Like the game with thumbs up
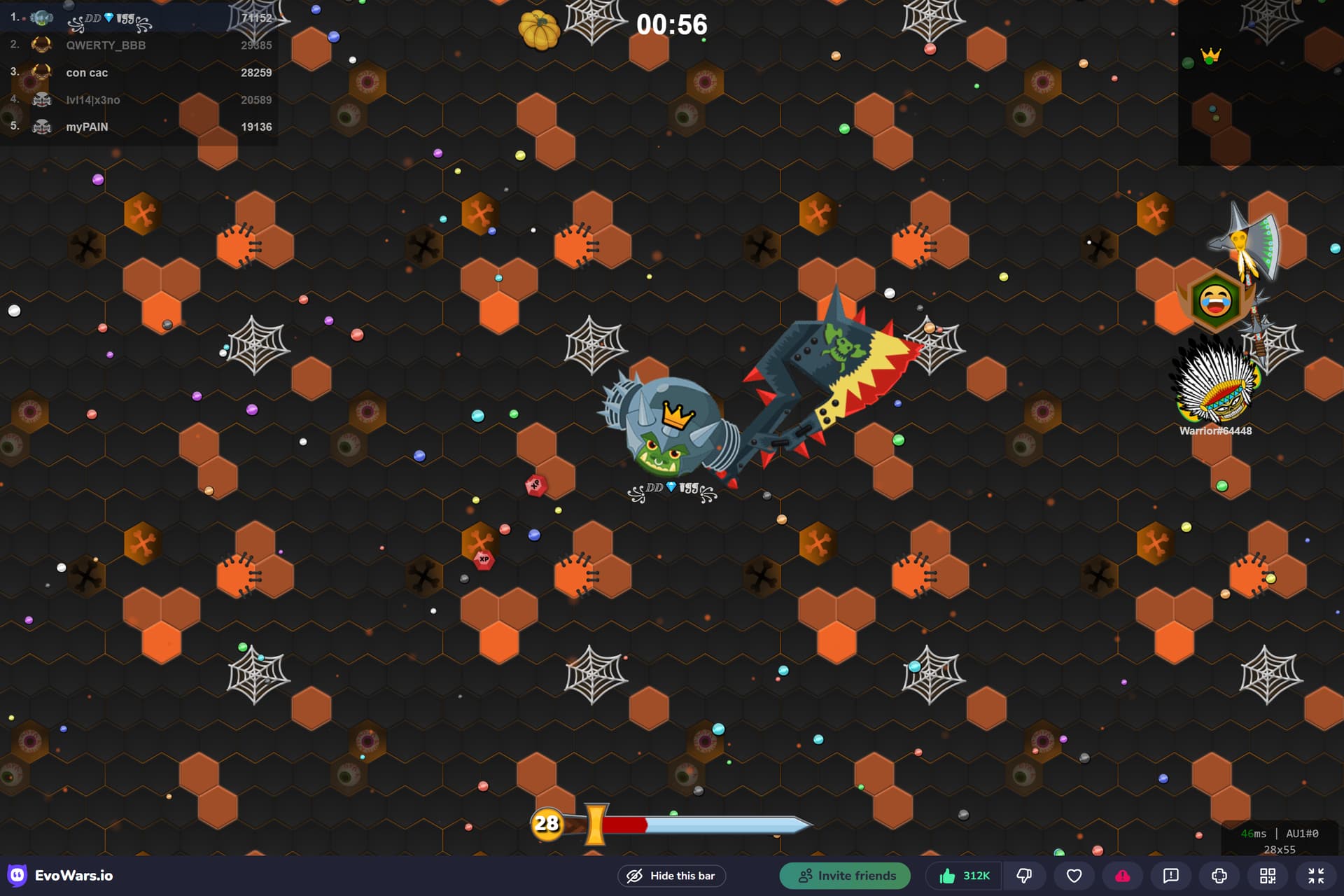1344x896 pixels. tap(964, 876)
